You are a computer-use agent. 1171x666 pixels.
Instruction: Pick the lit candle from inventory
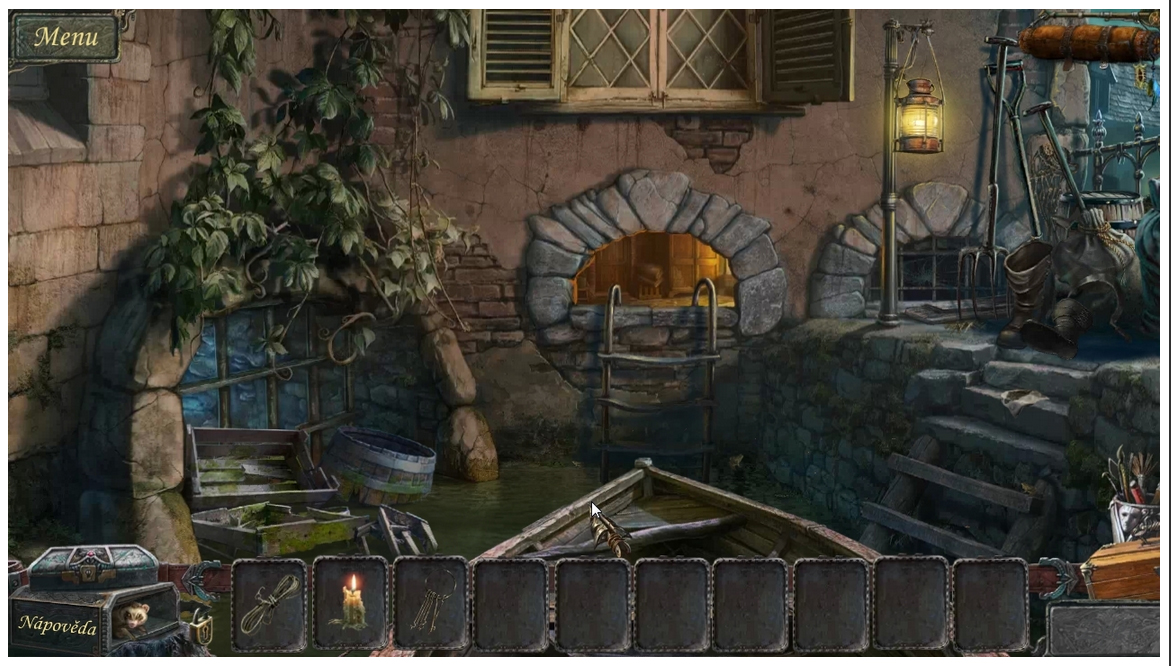point(350,604)
